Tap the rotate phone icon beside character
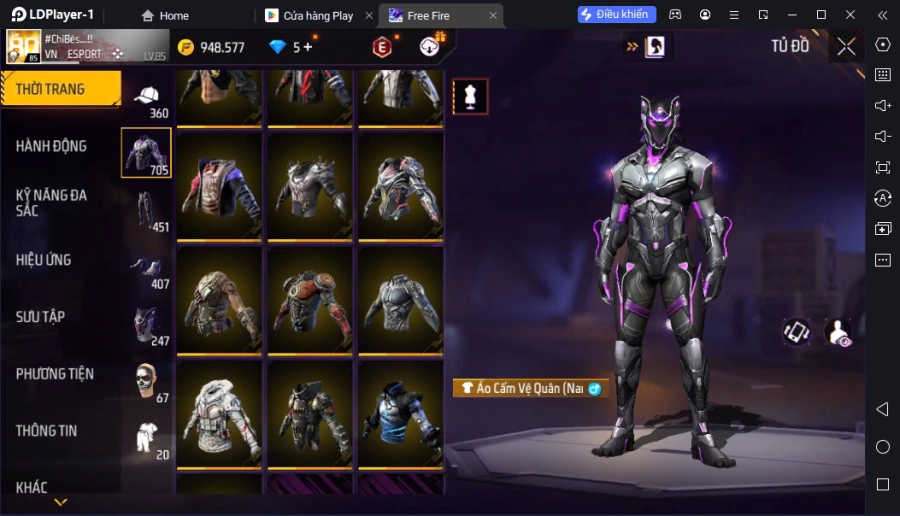 [x=797, y=331]
